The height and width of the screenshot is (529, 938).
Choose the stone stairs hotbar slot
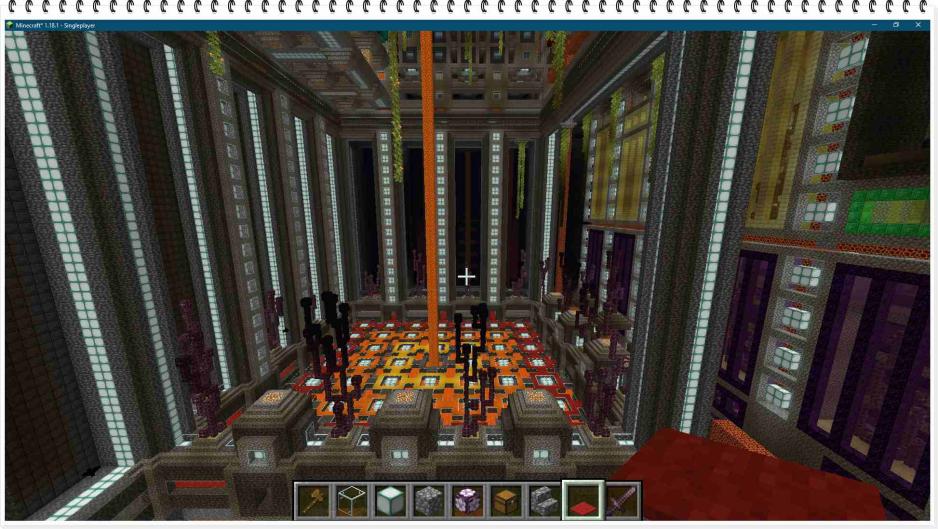click(x=544, y=500)
